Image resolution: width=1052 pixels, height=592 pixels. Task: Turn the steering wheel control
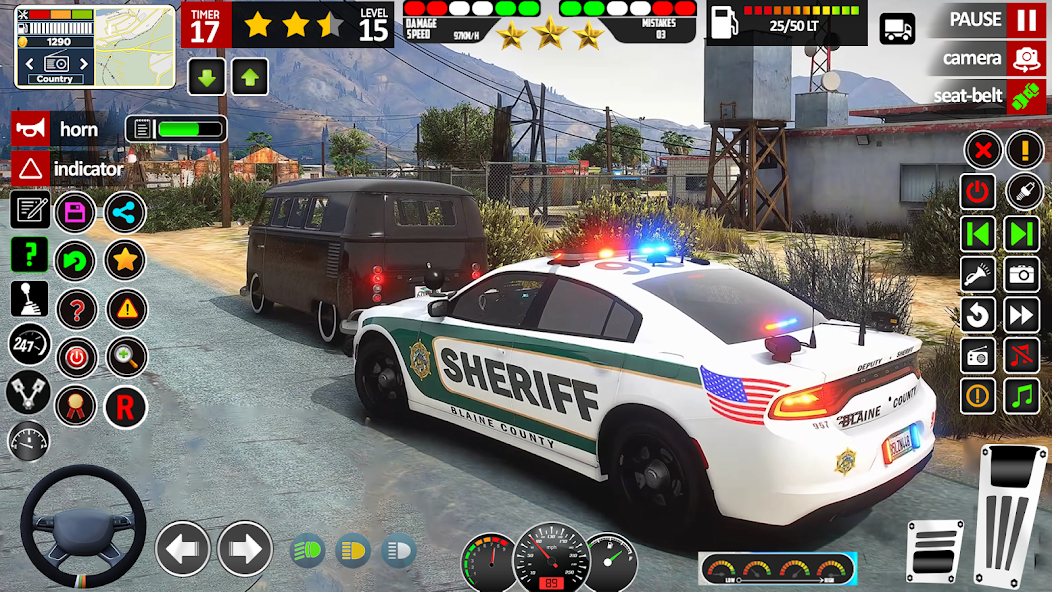(x=83, y=524)
